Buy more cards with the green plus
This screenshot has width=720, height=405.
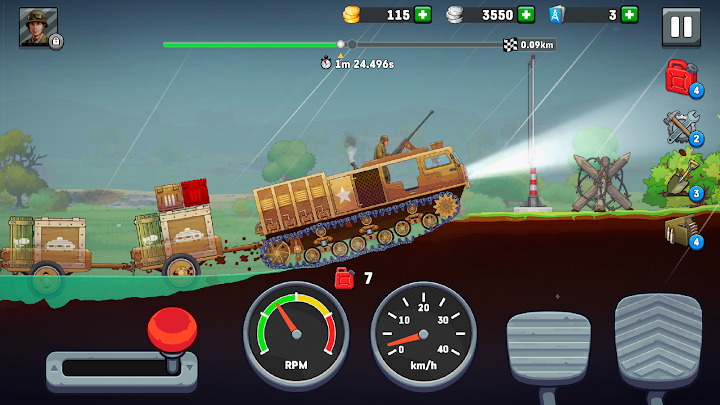click(629, 15)
